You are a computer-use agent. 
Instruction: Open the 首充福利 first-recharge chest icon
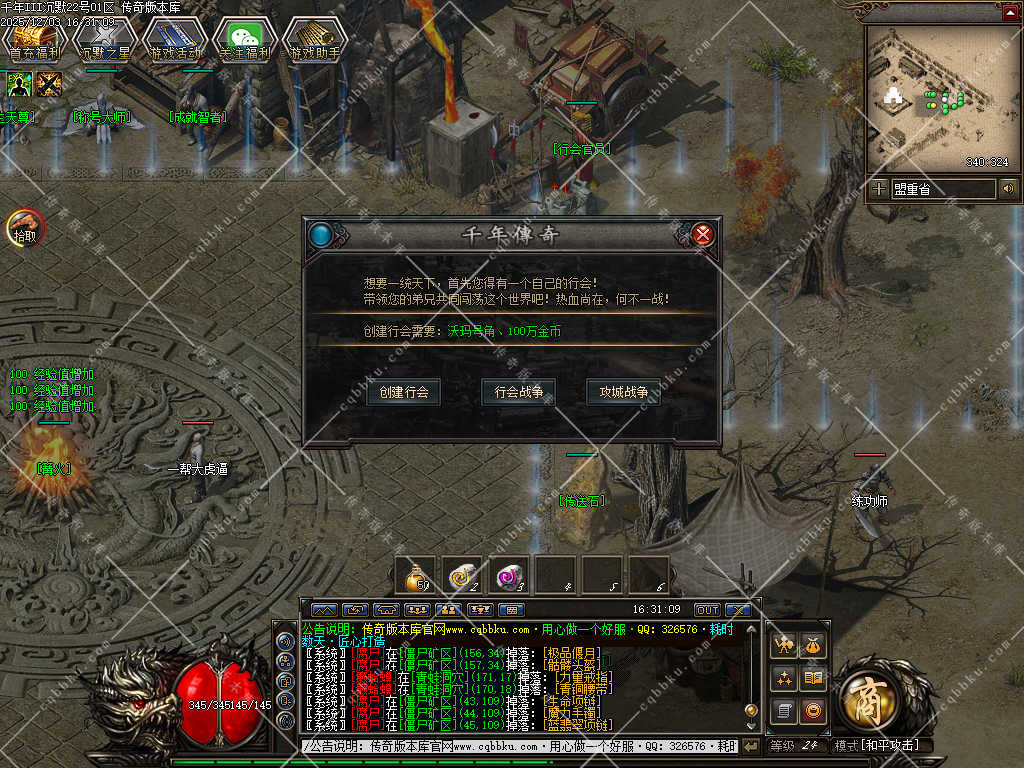click(x=33, y=40)
